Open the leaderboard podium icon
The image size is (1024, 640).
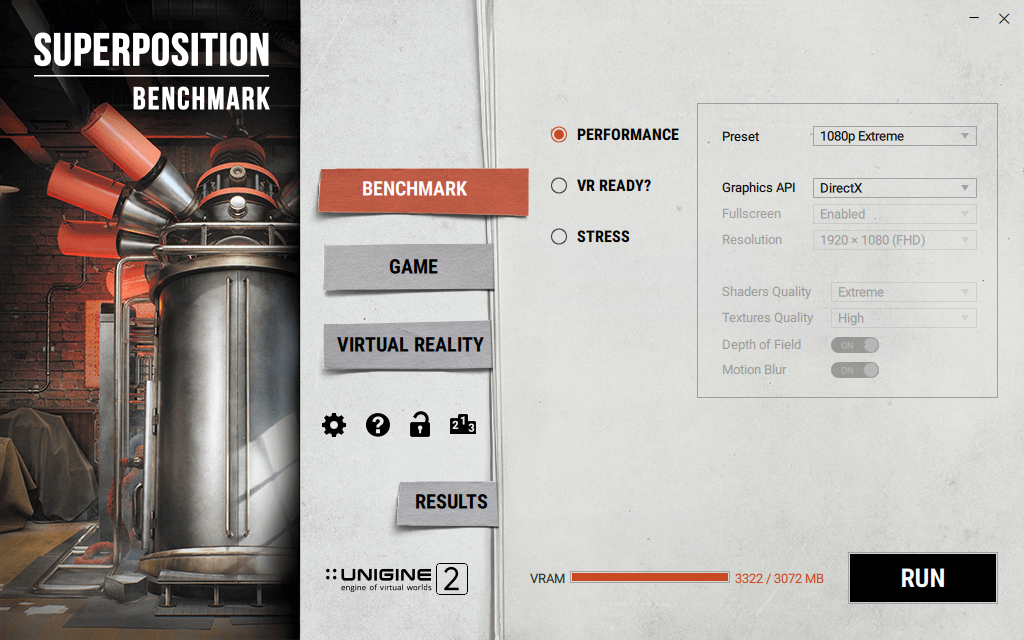point(463,425)
